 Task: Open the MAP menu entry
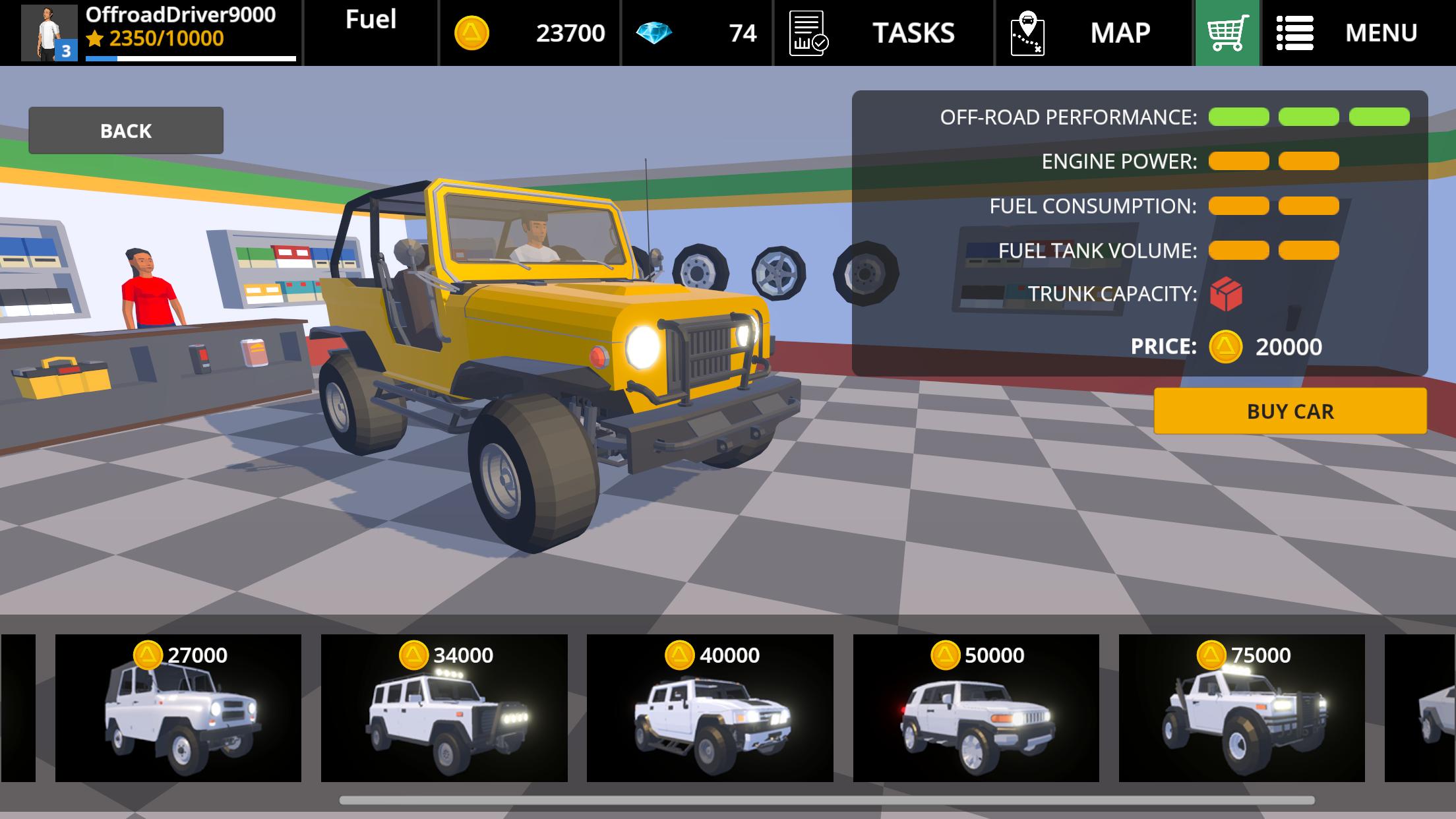pos(1121,32)
